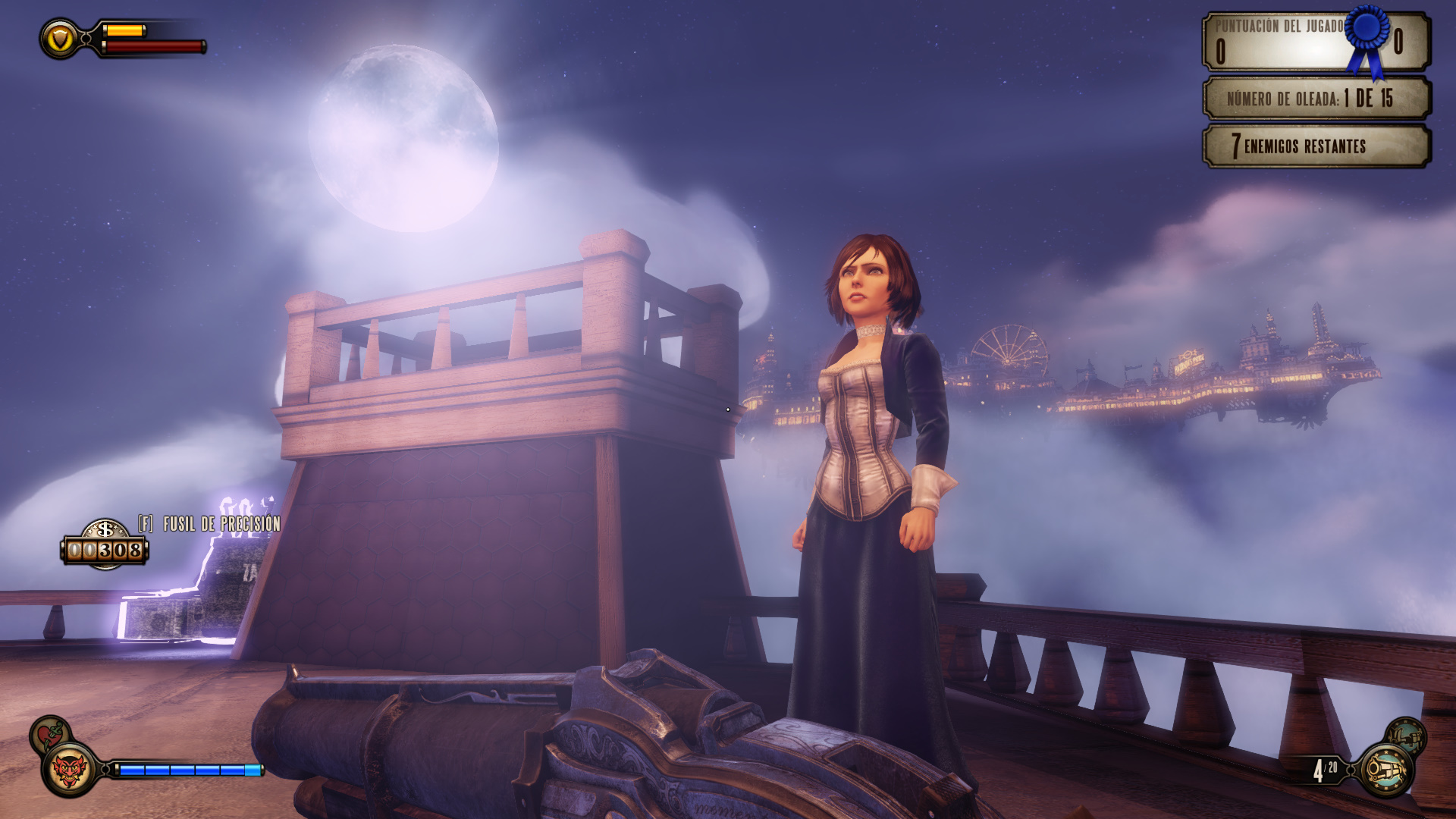Select the equipped large-barrel weapon icon

point(1385,770)
